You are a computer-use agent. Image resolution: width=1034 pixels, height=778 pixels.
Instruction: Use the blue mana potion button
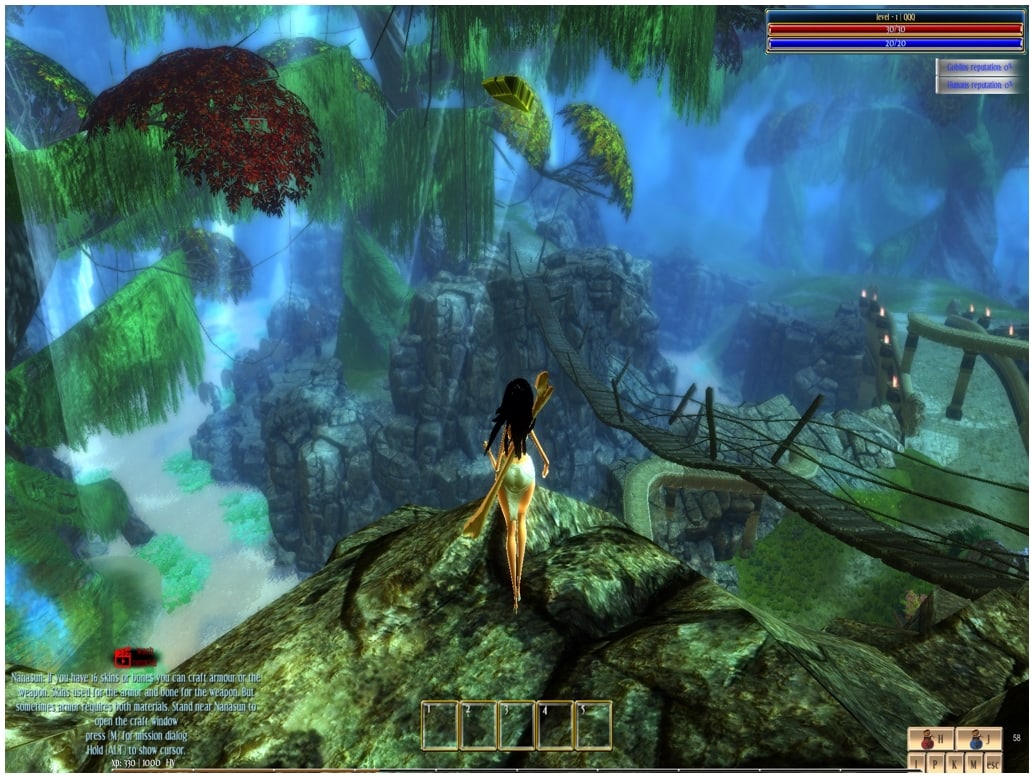click(979, 740)
